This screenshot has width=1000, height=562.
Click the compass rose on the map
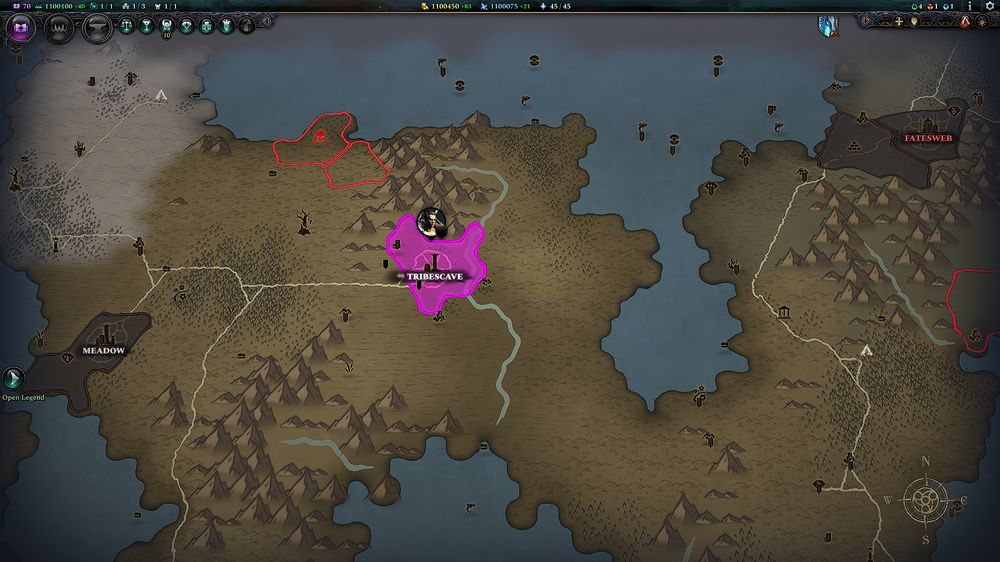point(926,498)
